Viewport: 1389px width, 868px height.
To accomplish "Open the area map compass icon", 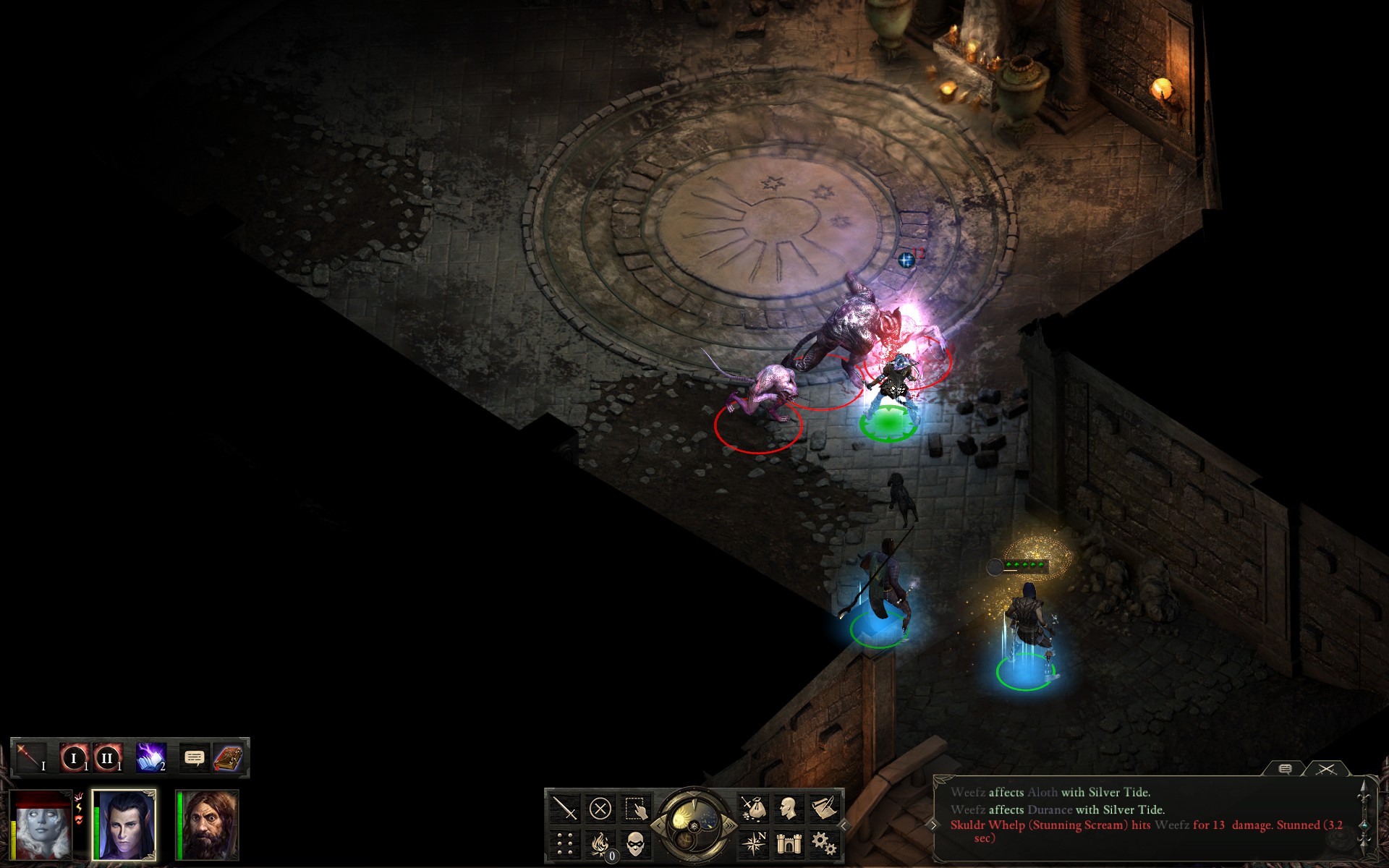I will tap(753, 843).
